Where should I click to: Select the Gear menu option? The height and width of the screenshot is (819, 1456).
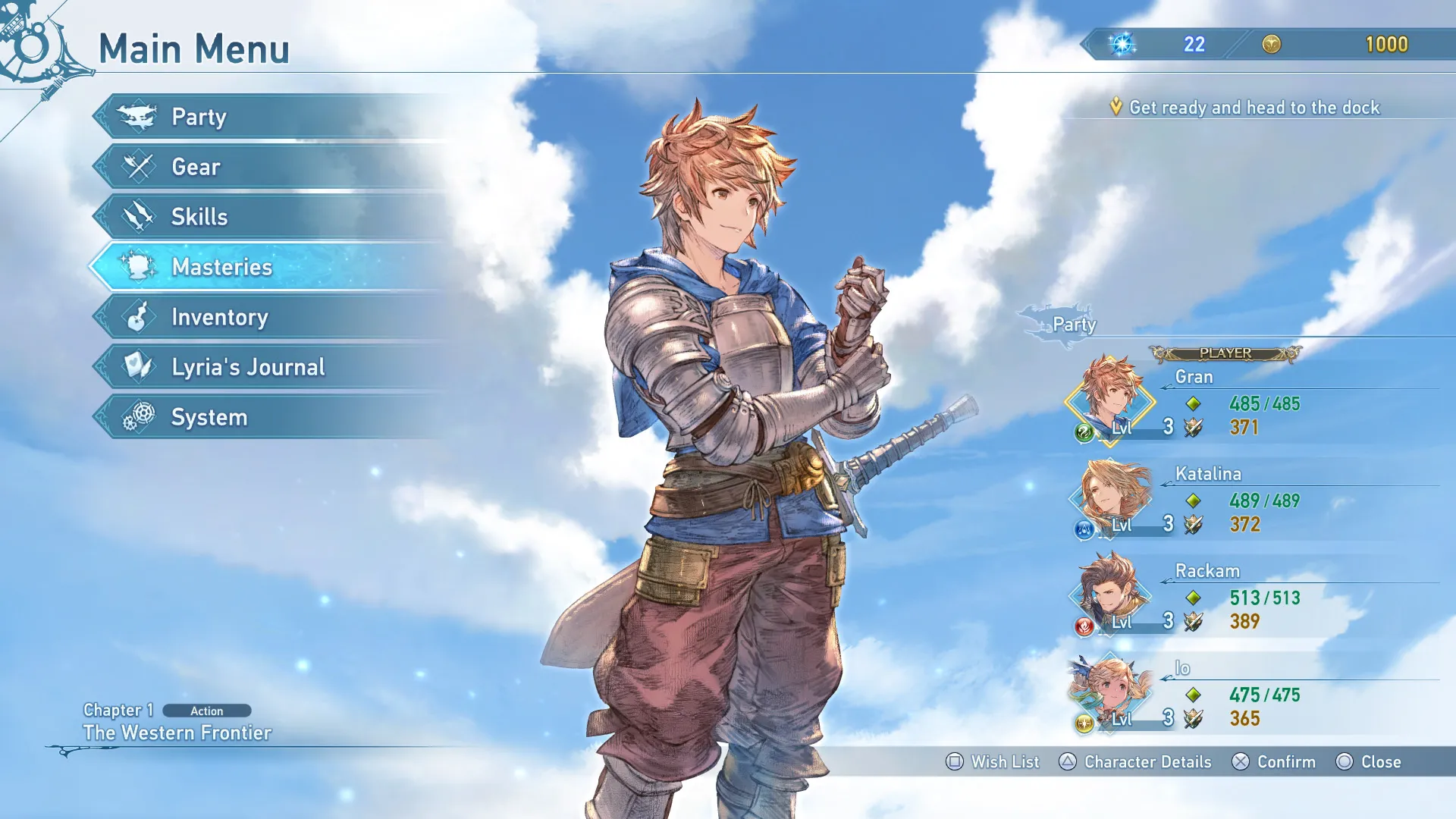pyautogui.click(x=196, y=167)
